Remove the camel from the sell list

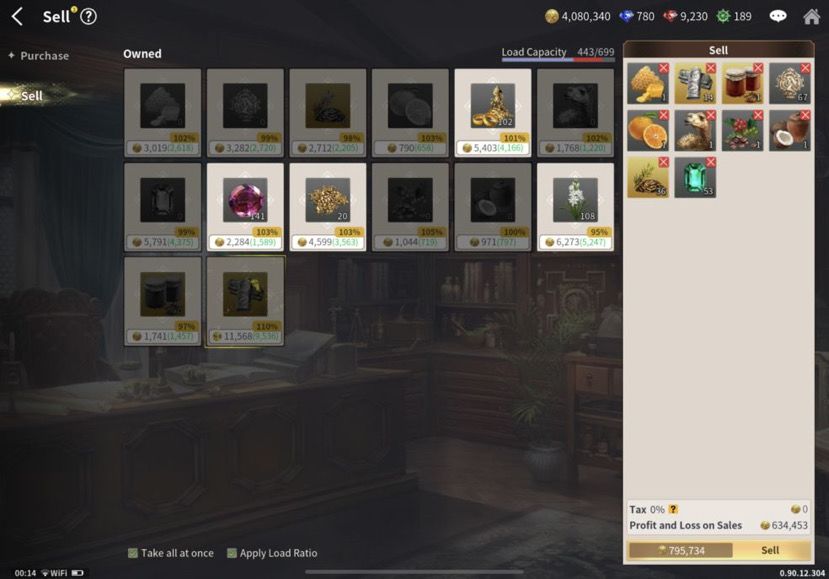[710, 115]
